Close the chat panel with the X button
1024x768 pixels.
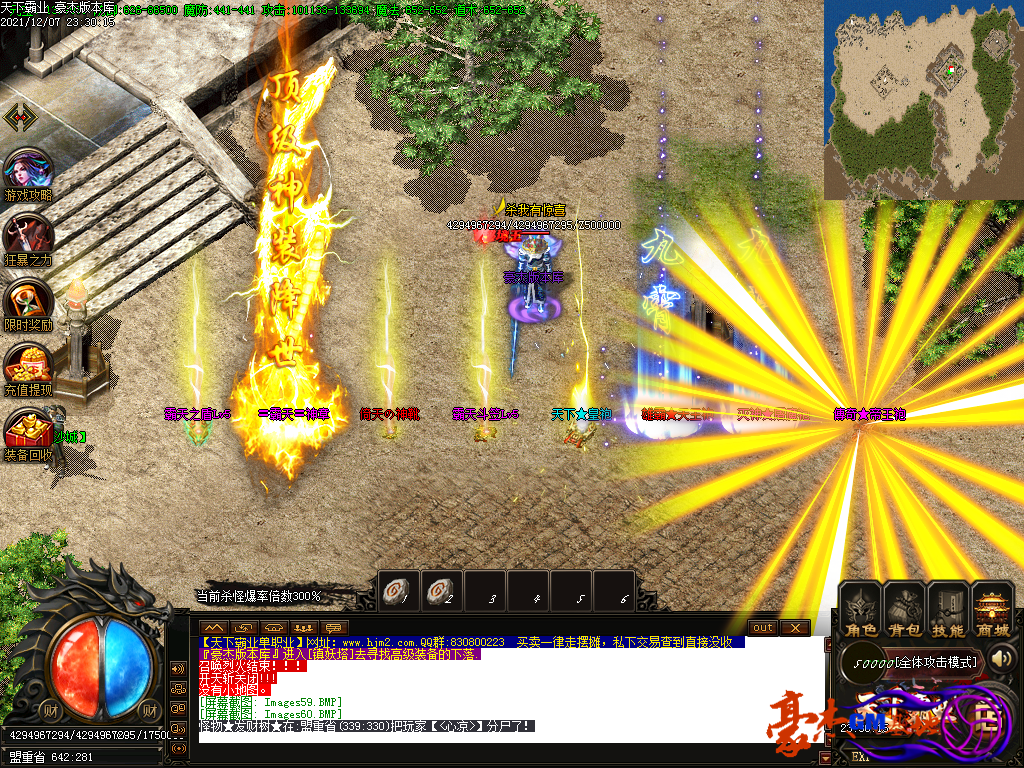point(795,627)
